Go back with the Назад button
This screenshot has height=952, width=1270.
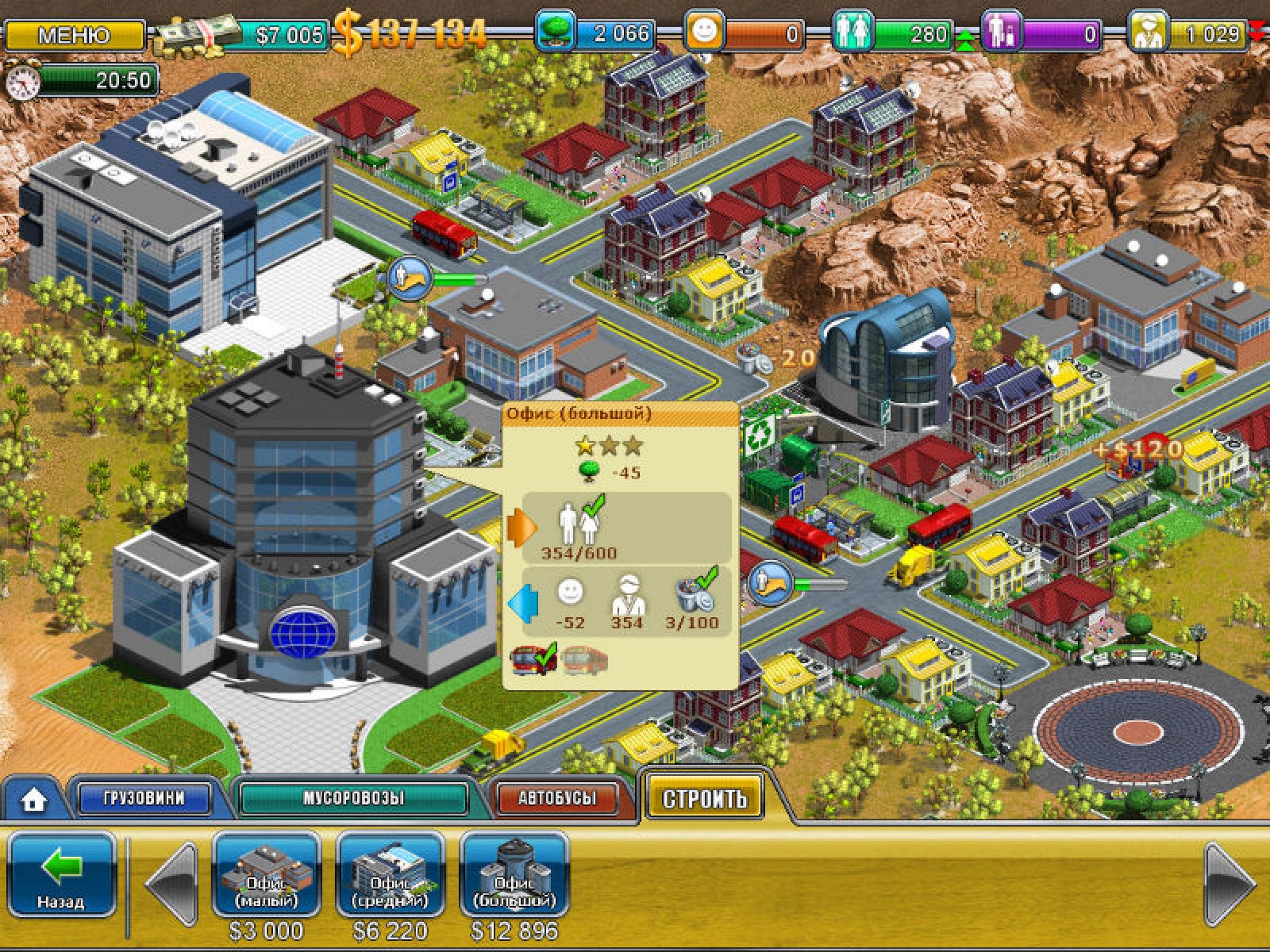62,874
